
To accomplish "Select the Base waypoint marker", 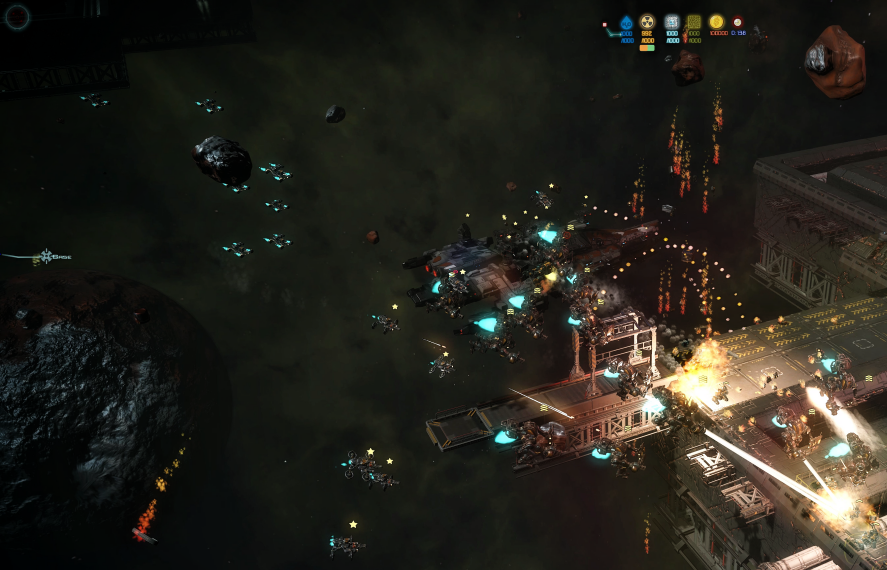I will tap(48, 257).
